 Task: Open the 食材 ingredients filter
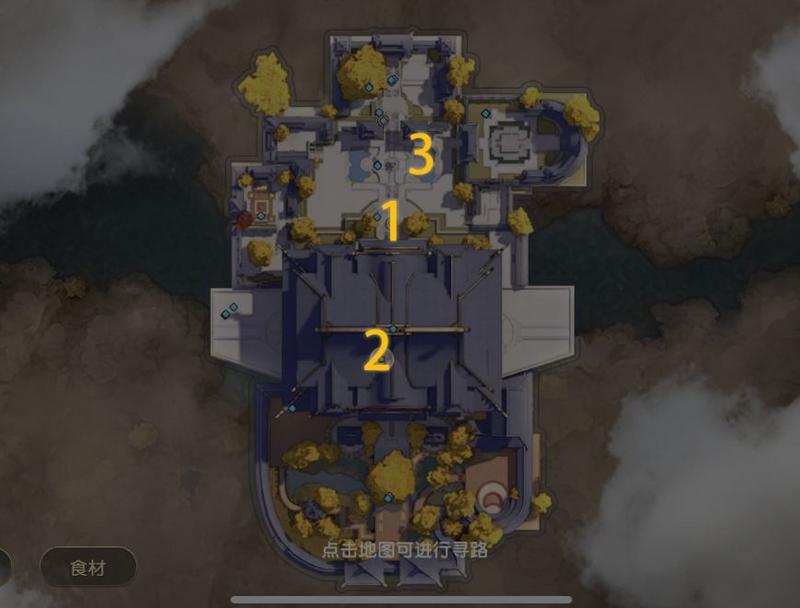[x=88, y=568]
